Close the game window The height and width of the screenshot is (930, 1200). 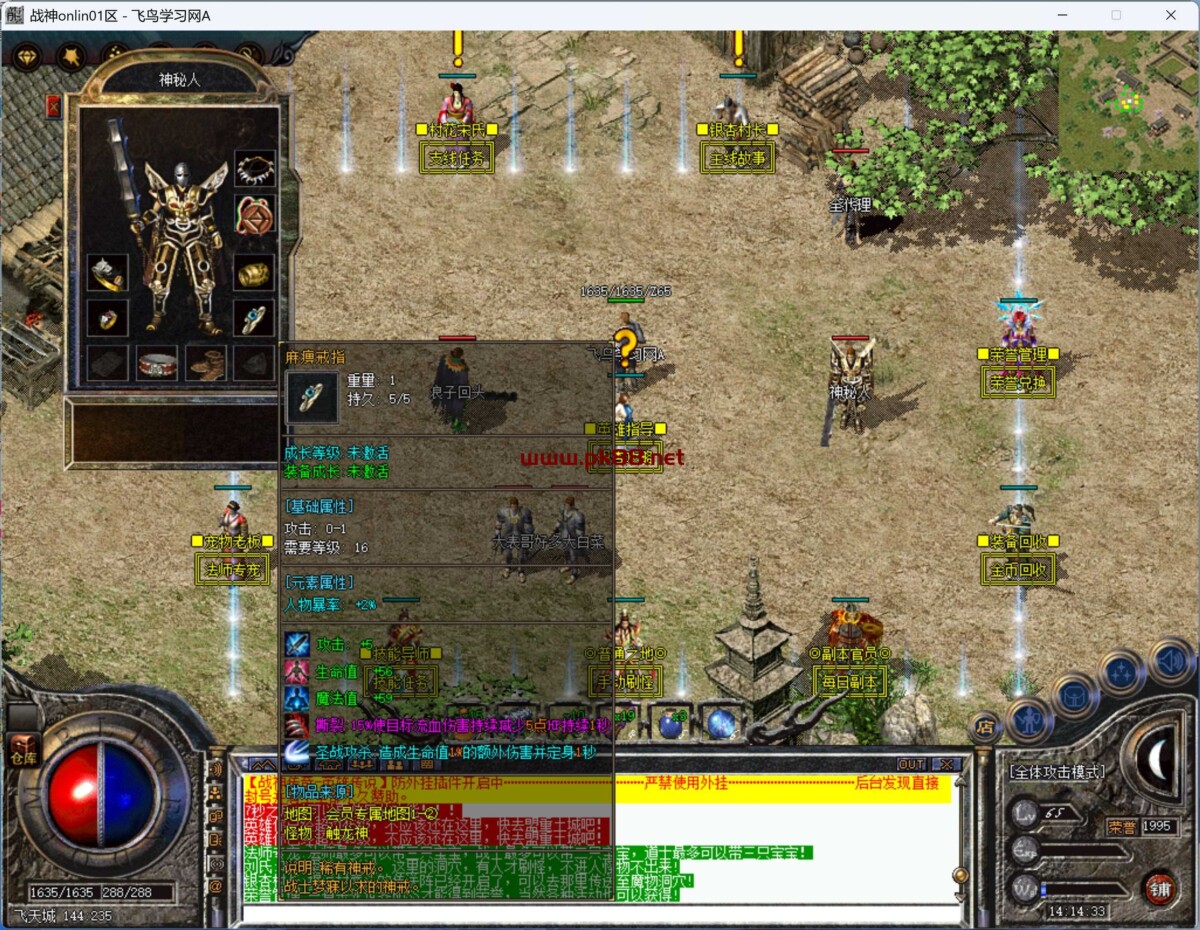(1171, 15)
